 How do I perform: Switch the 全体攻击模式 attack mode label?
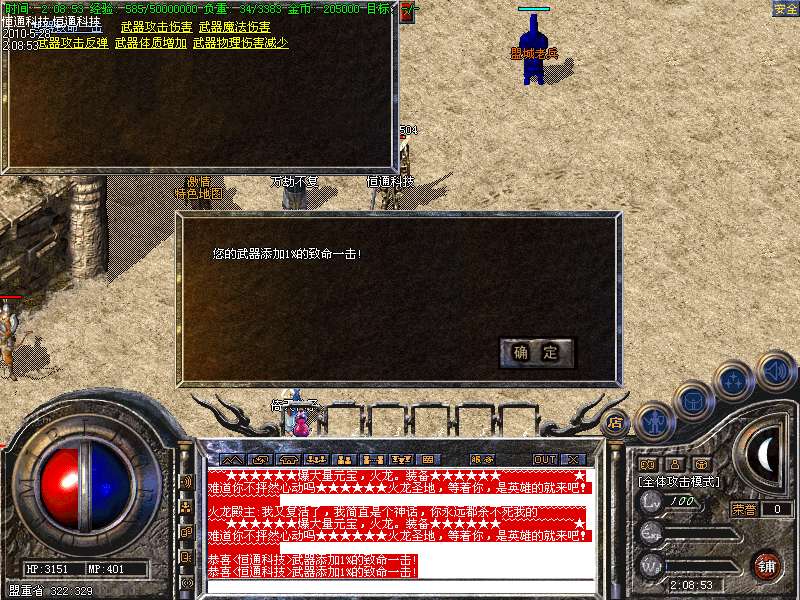pyautogui.click(x=680, y=481)
